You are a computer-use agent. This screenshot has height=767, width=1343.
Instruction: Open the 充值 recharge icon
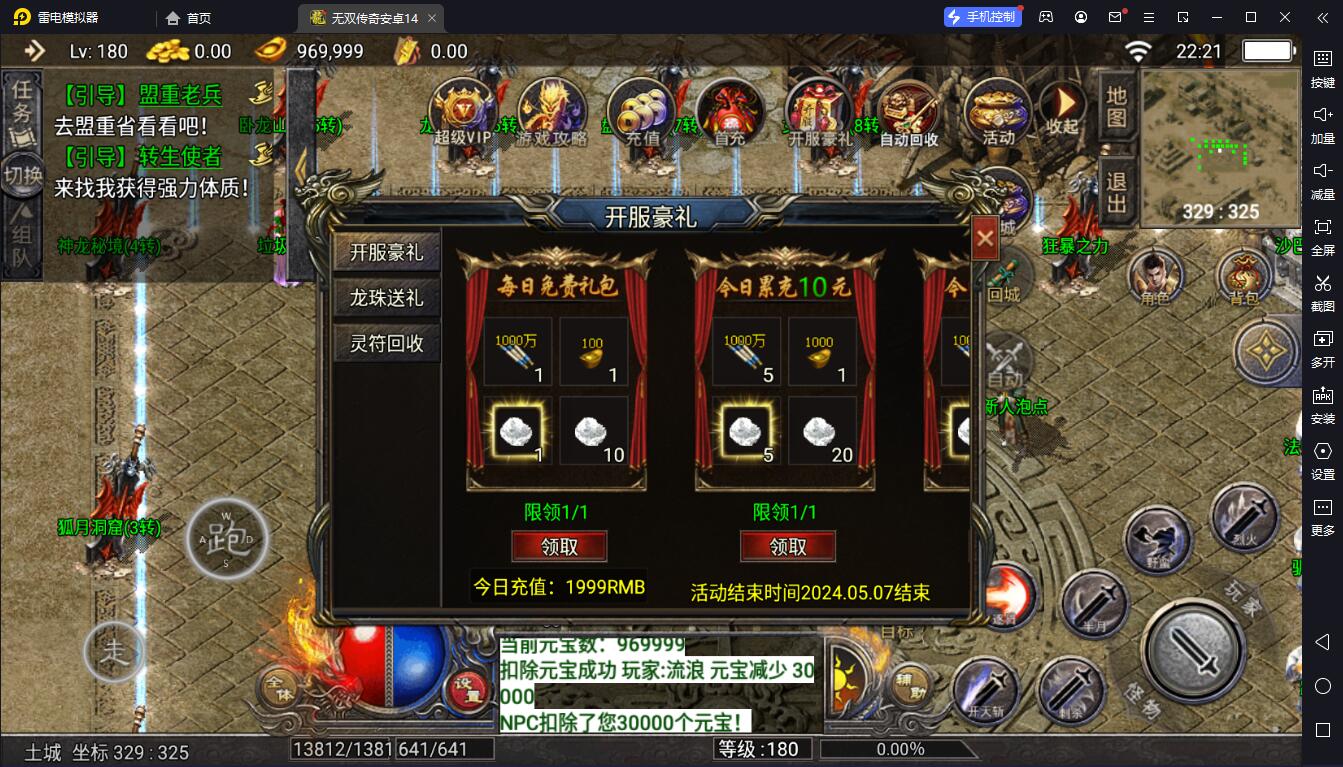642,111
